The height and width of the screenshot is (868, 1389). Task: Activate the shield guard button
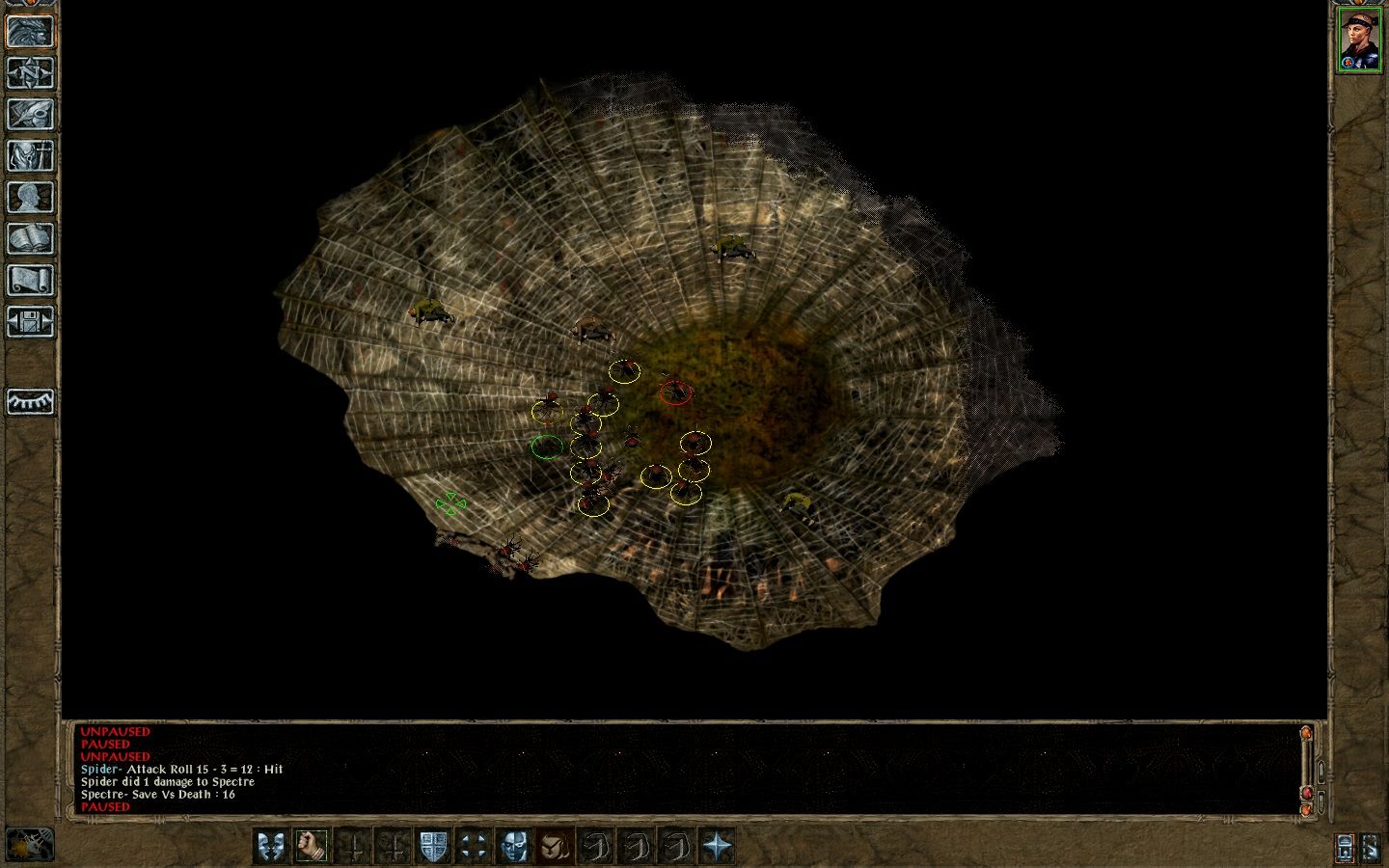432,846
